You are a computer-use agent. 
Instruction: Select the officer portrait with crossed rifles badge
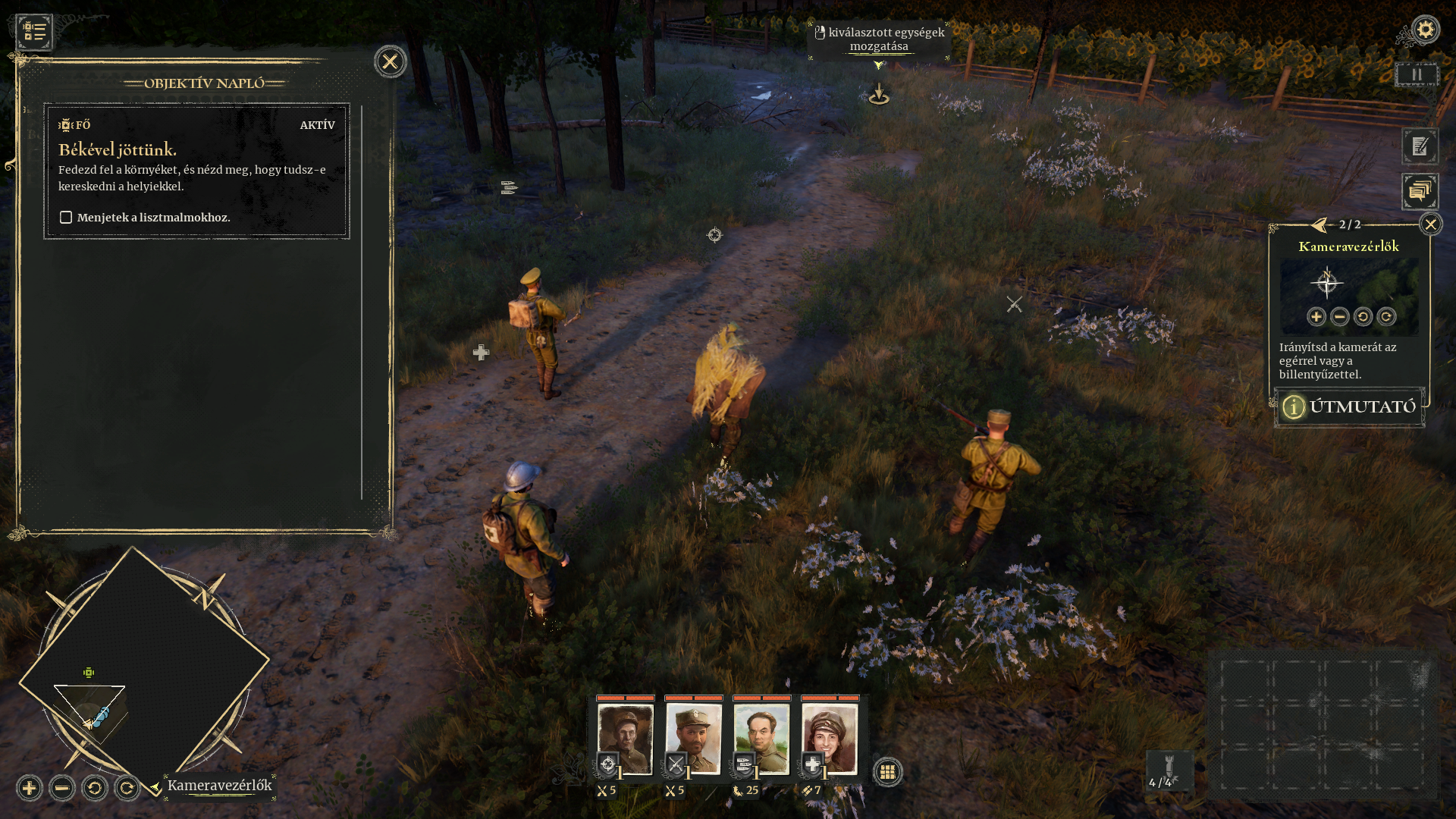[693, 739]
